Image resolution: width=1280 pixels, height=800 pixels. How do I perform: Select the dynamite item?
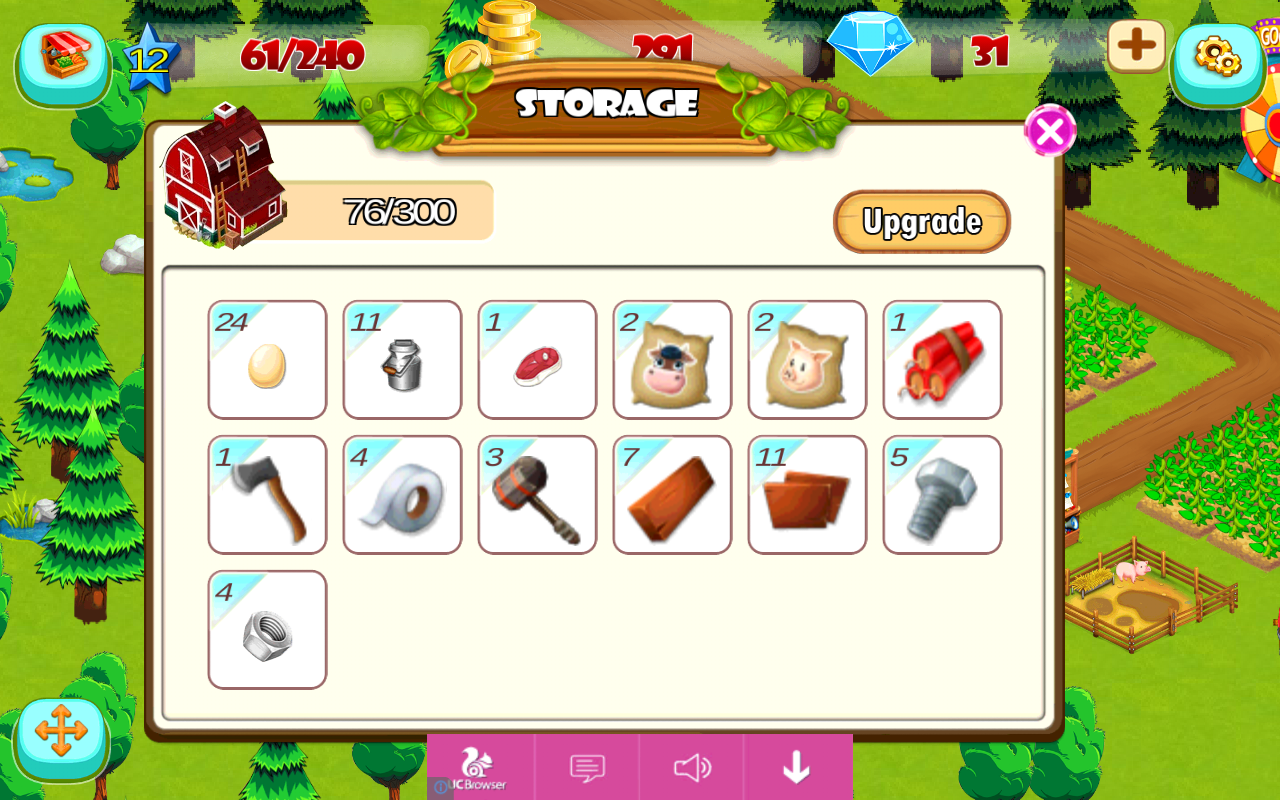tap(941, 360)
